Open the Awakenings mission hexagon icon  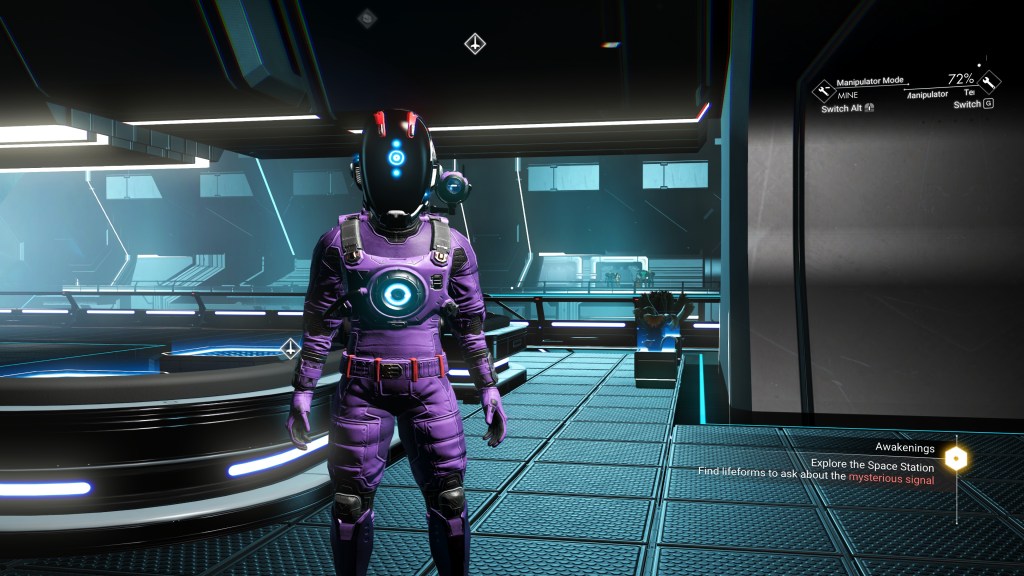pos(958,459)
